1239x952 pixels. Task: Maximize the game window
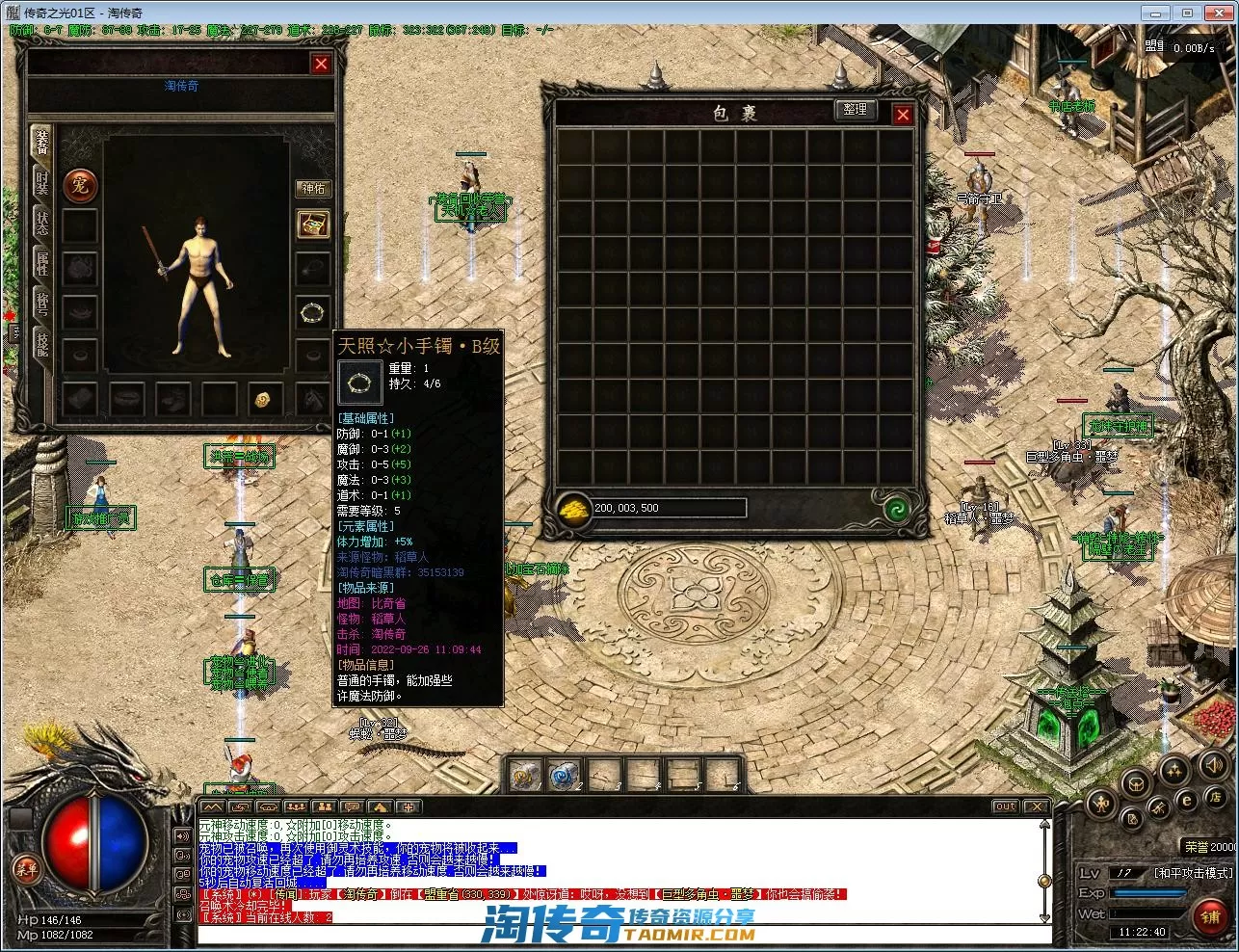point(1187,13)
